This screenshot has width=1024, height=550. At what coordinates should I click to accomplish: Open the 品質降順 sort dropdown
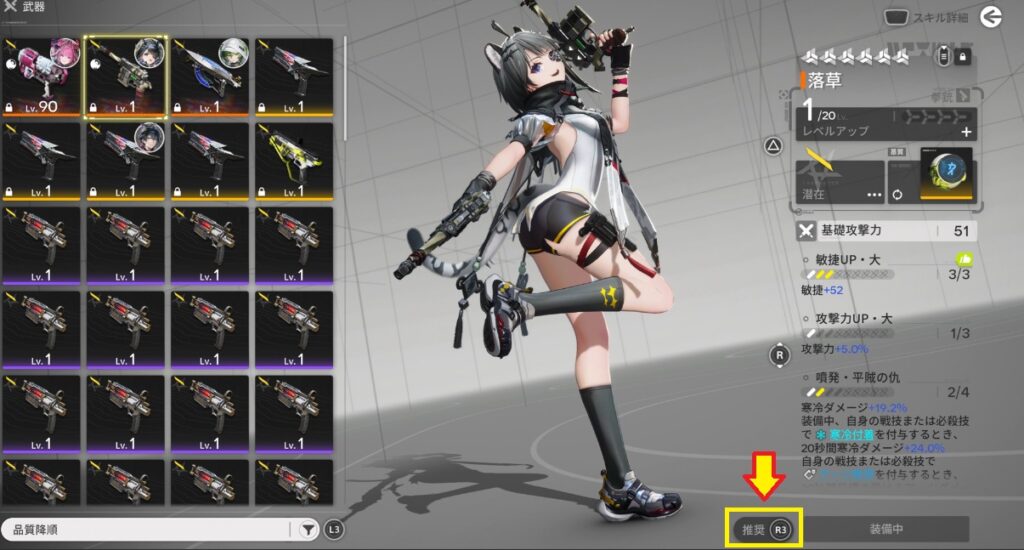coord(148,529)
